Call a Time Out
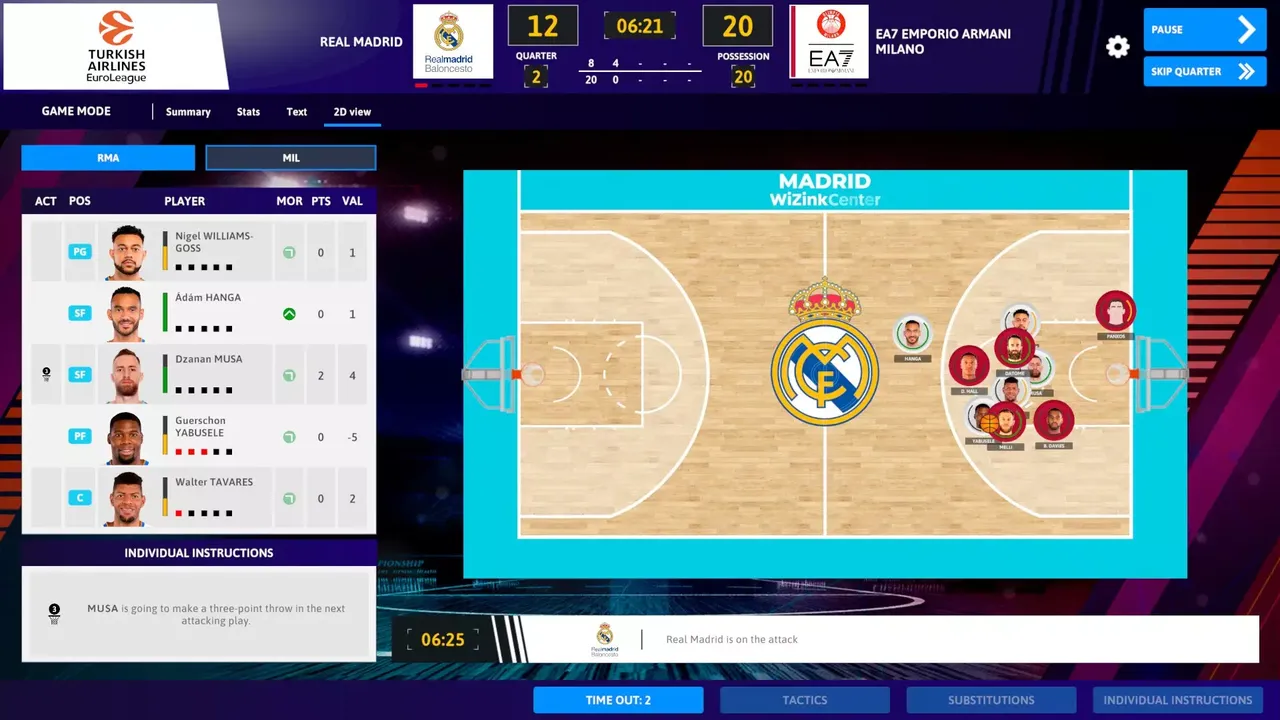Image resolution: width=1280 pixels, height=720 pixels. (617, 700)
